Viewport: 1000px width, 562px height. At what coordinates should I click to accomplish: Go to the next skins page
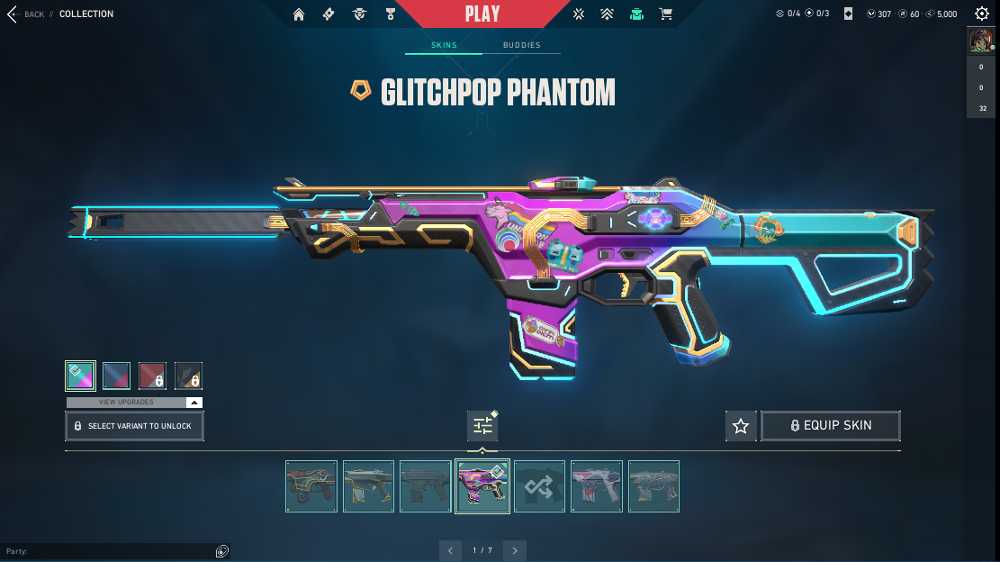514,550
